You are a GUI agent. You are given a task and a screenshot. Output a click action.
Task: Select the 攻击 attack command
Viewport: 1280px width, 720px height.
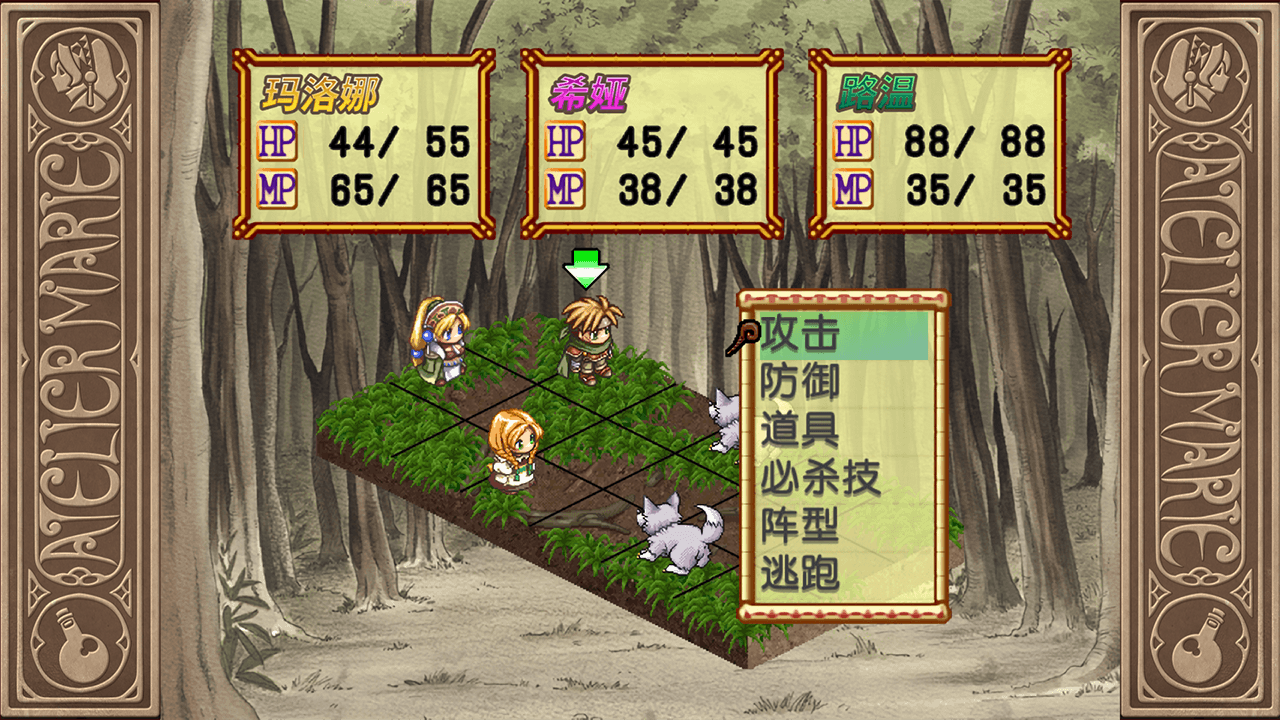pyautogui.click(x=800, y=335)
